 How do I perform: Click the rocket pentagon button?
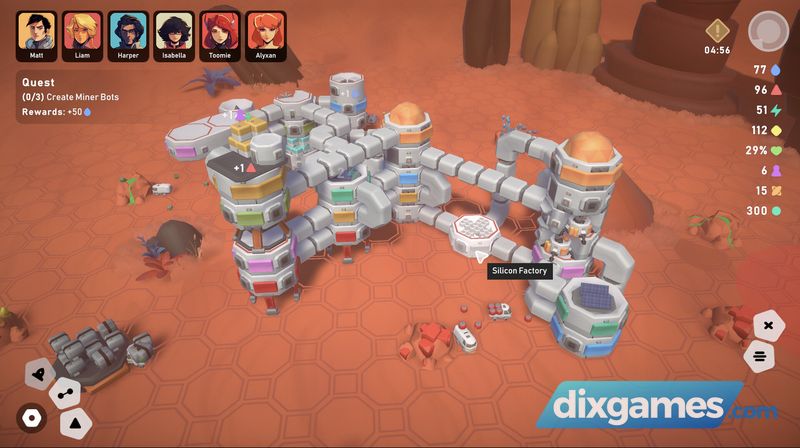point(40,372)
